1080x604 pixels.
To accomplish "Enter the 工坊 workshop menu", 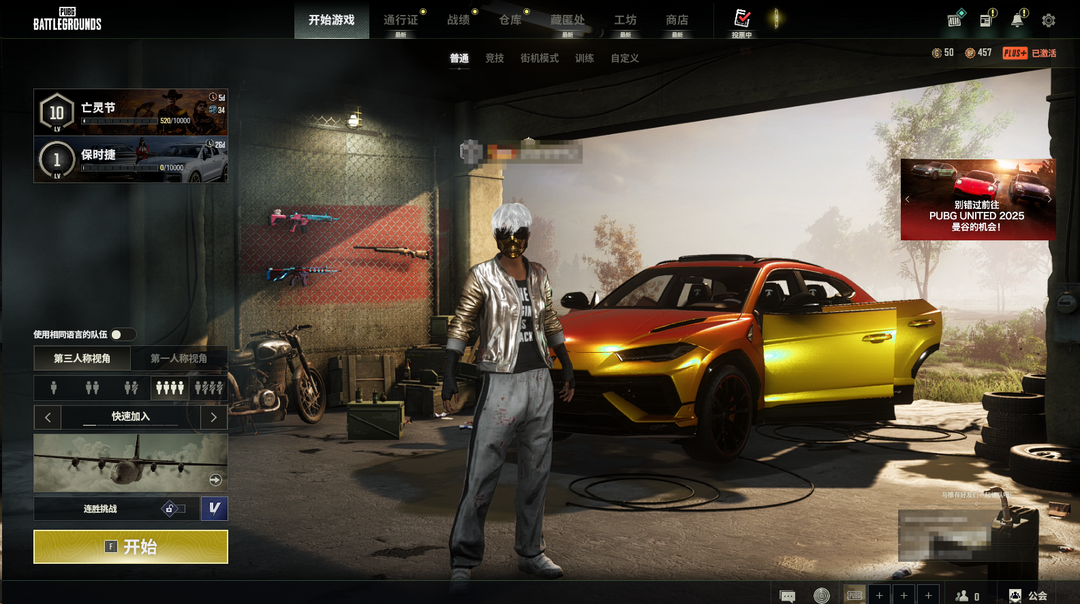I will click(x=625, y=20).
